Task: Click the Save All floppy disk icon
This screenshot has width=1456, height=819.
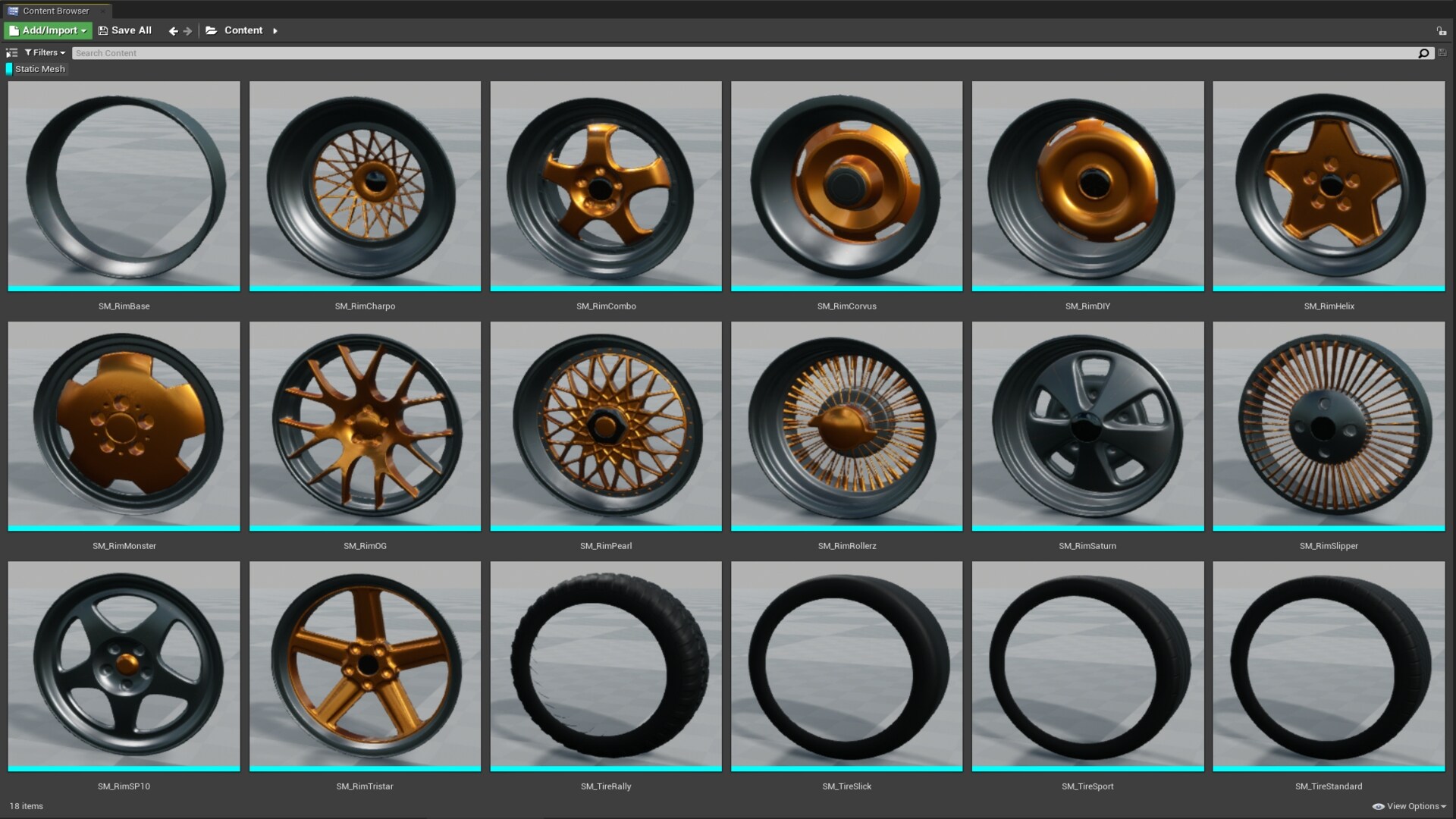Action: point(103,30)
